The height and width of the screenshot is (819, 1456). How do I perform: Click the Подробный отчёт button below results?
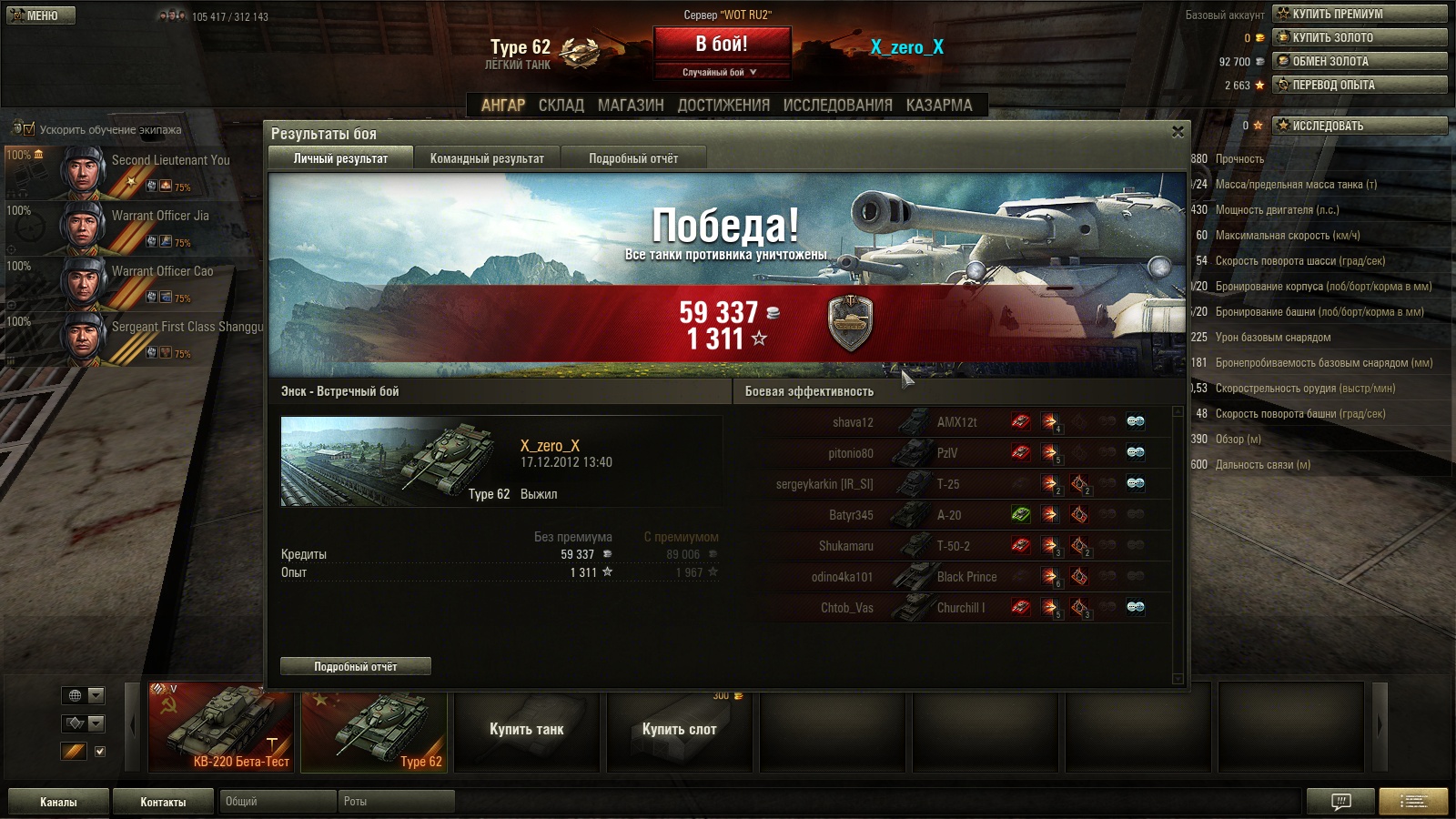pos(356,666)
